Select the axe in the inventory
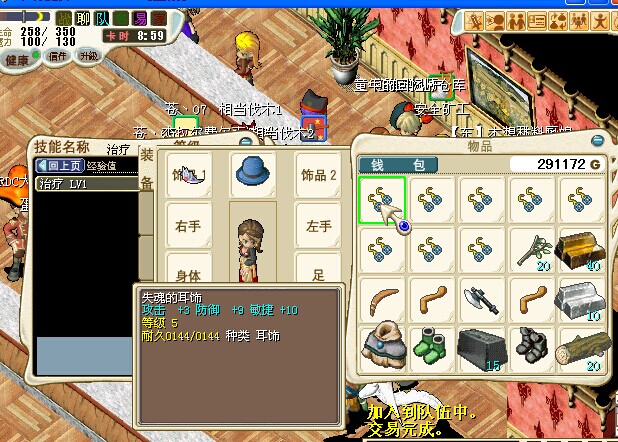The height and width of the screenshot is (442, 618). coord(481,298)
